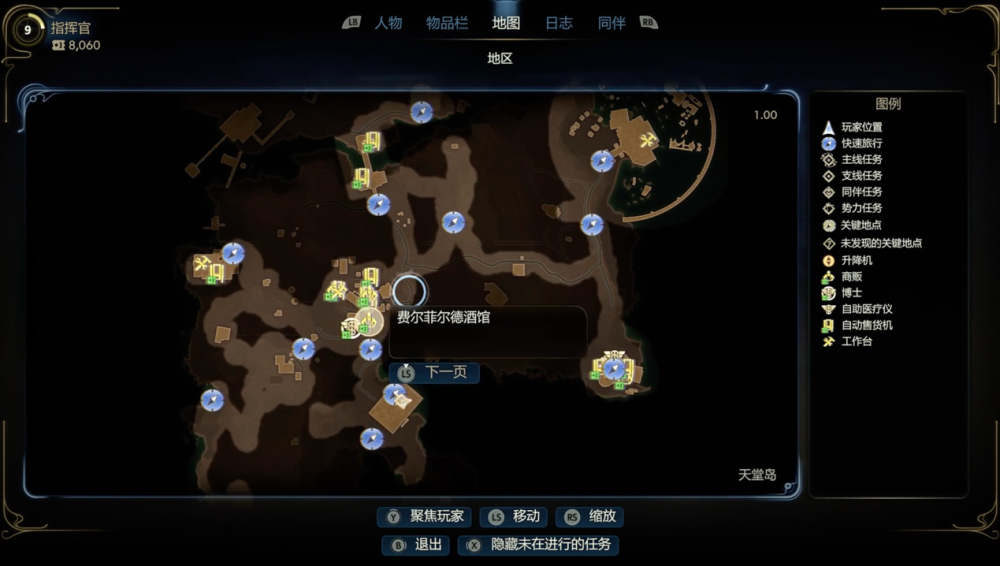Open the 物品栏 tab

tap(447, 23)
